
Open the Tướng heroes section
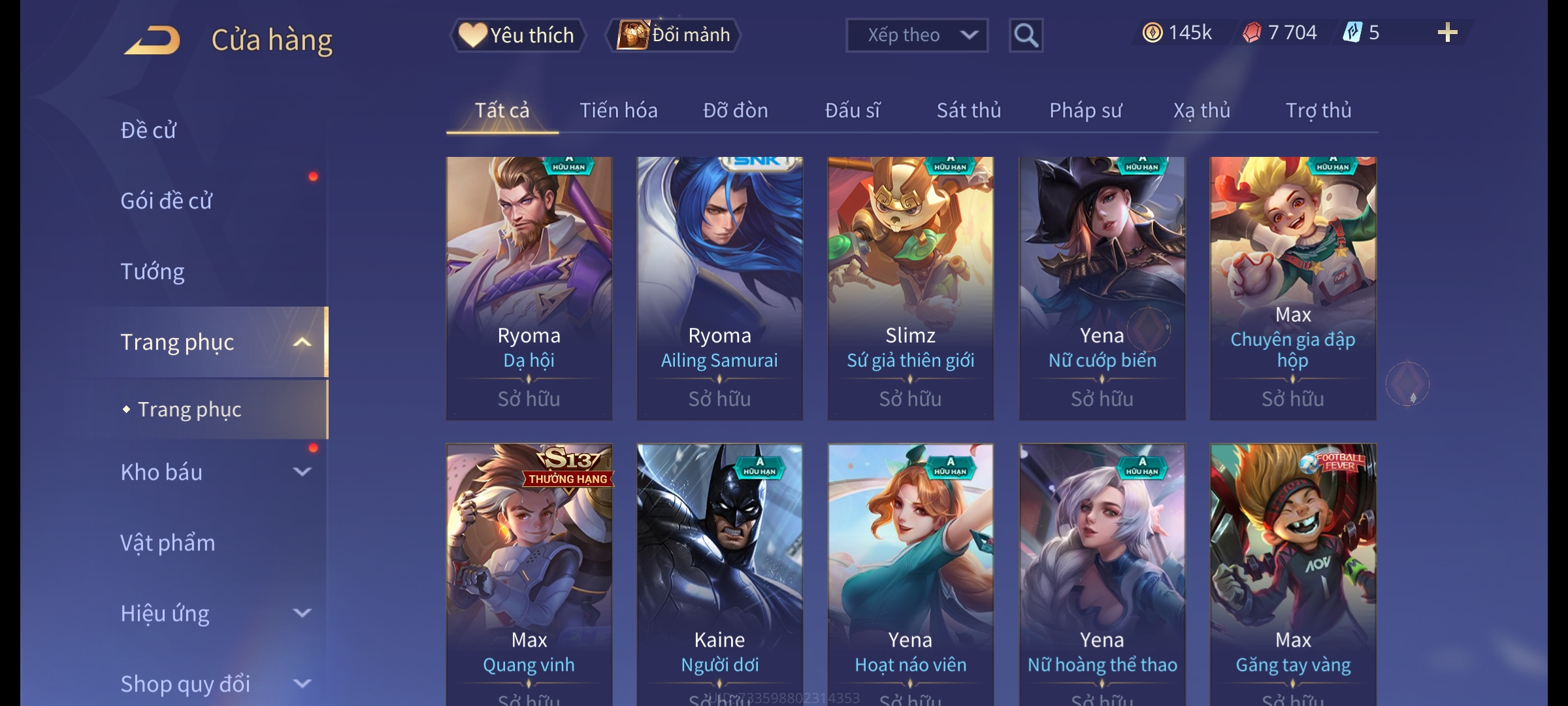point(152,271)
